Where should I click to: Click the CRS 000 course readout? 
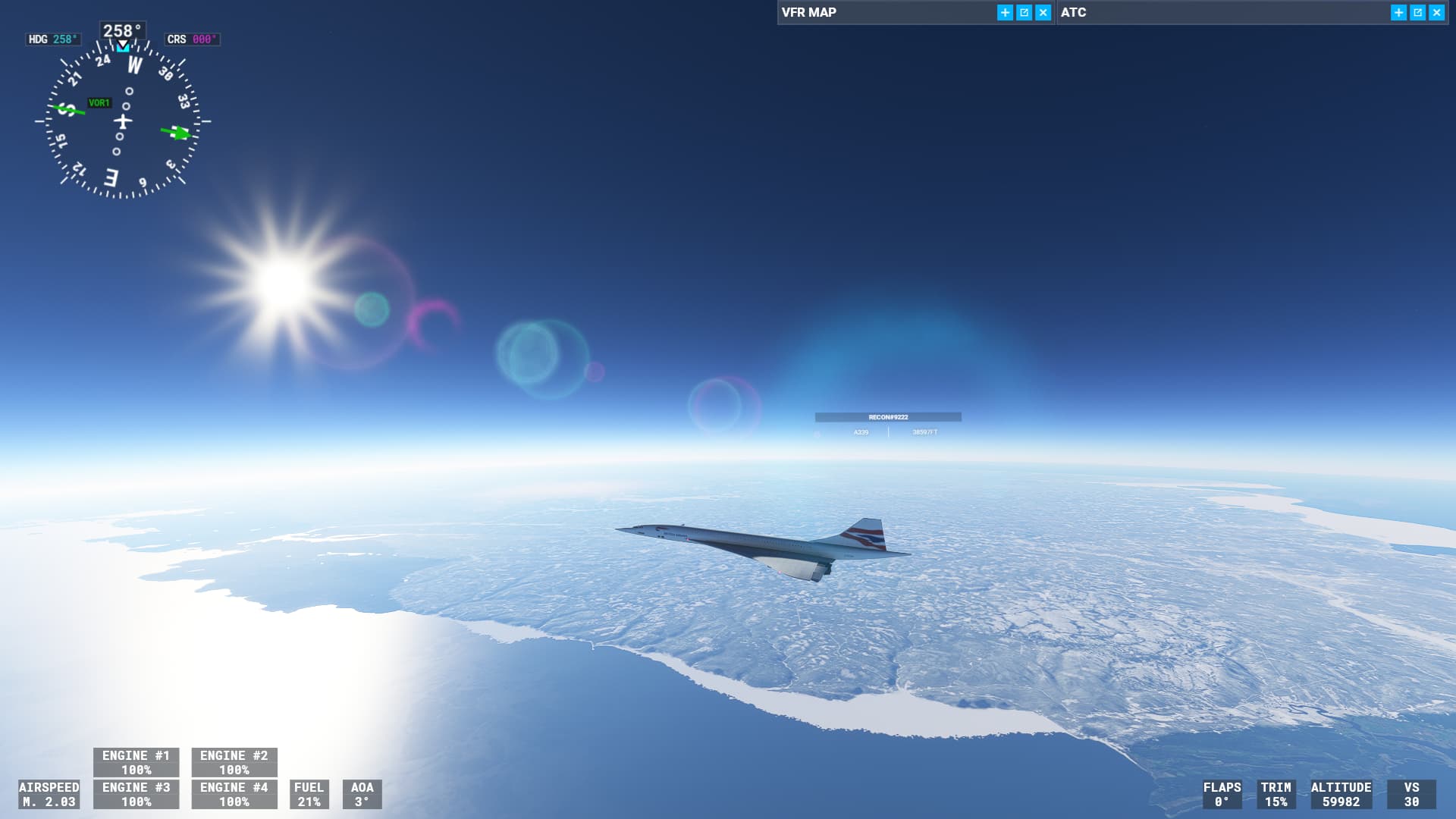point(192,39)
